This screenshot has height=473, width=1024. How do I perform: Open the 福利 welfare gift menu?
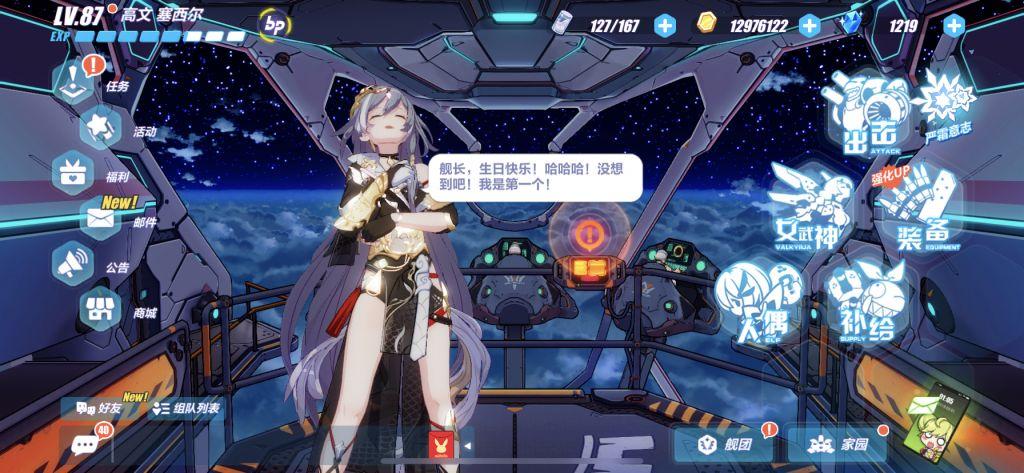[73, 170]
